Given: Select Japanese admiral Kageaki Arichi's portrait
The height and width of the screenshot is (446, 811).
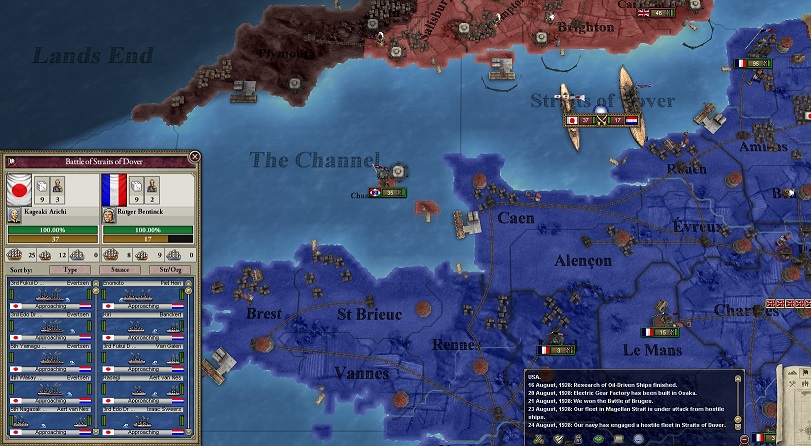Looking at the screenshot, I should (x=15, y=214).
